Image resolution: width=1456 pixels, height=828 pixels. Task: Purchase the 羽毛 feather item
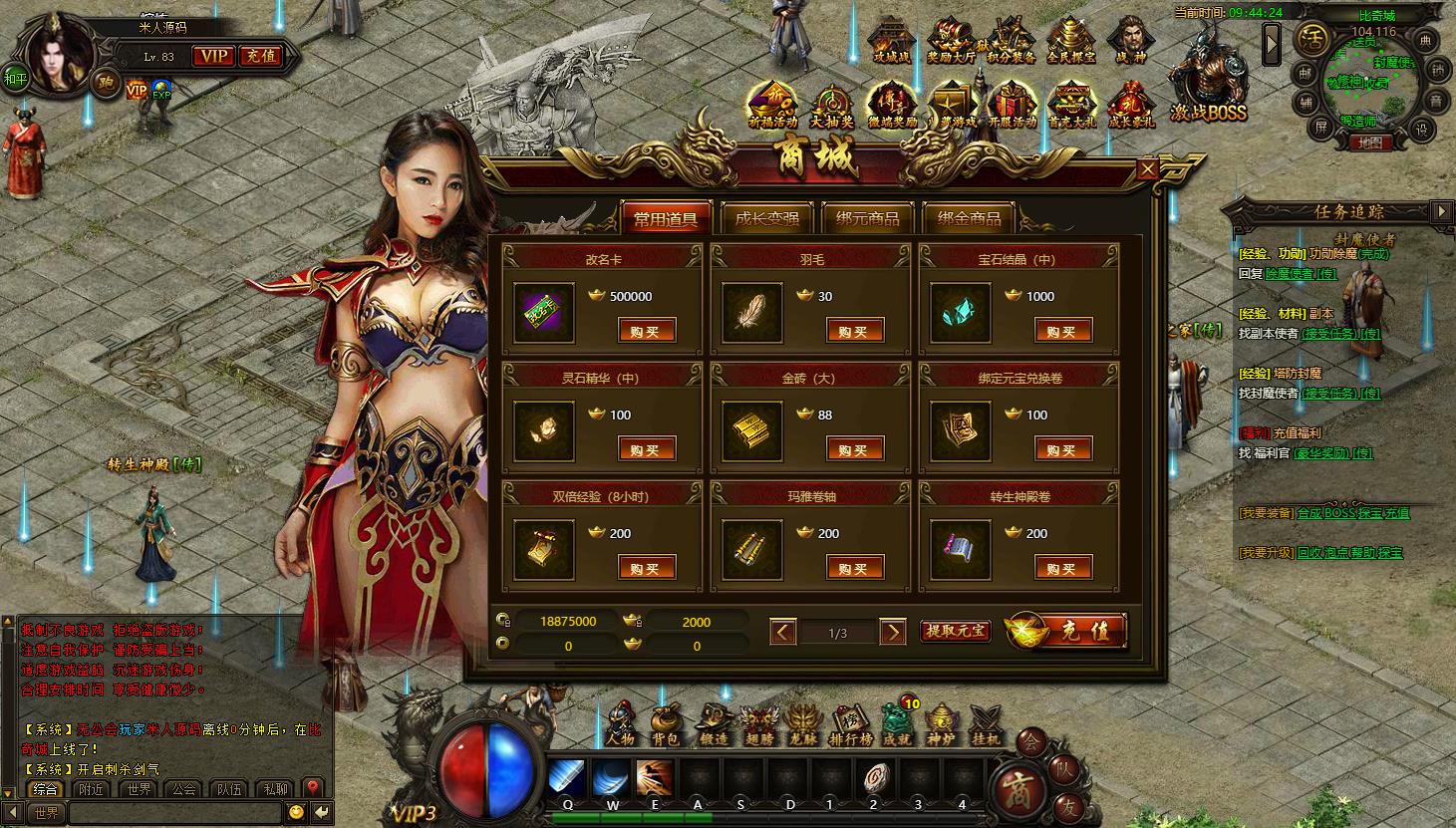click(x=854, y=331)
